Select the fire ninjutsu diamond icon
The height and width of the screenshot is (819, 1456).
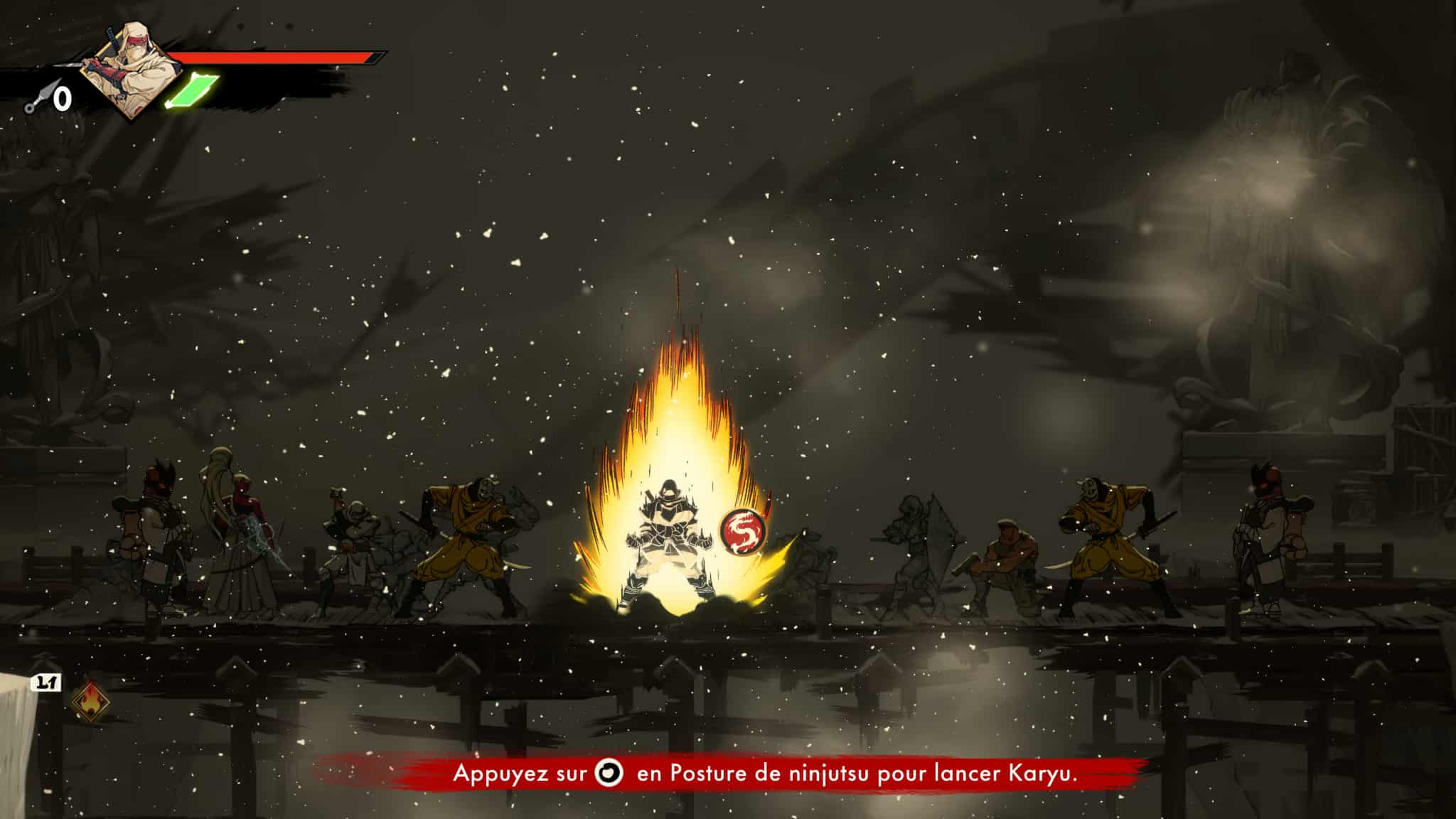91,700
